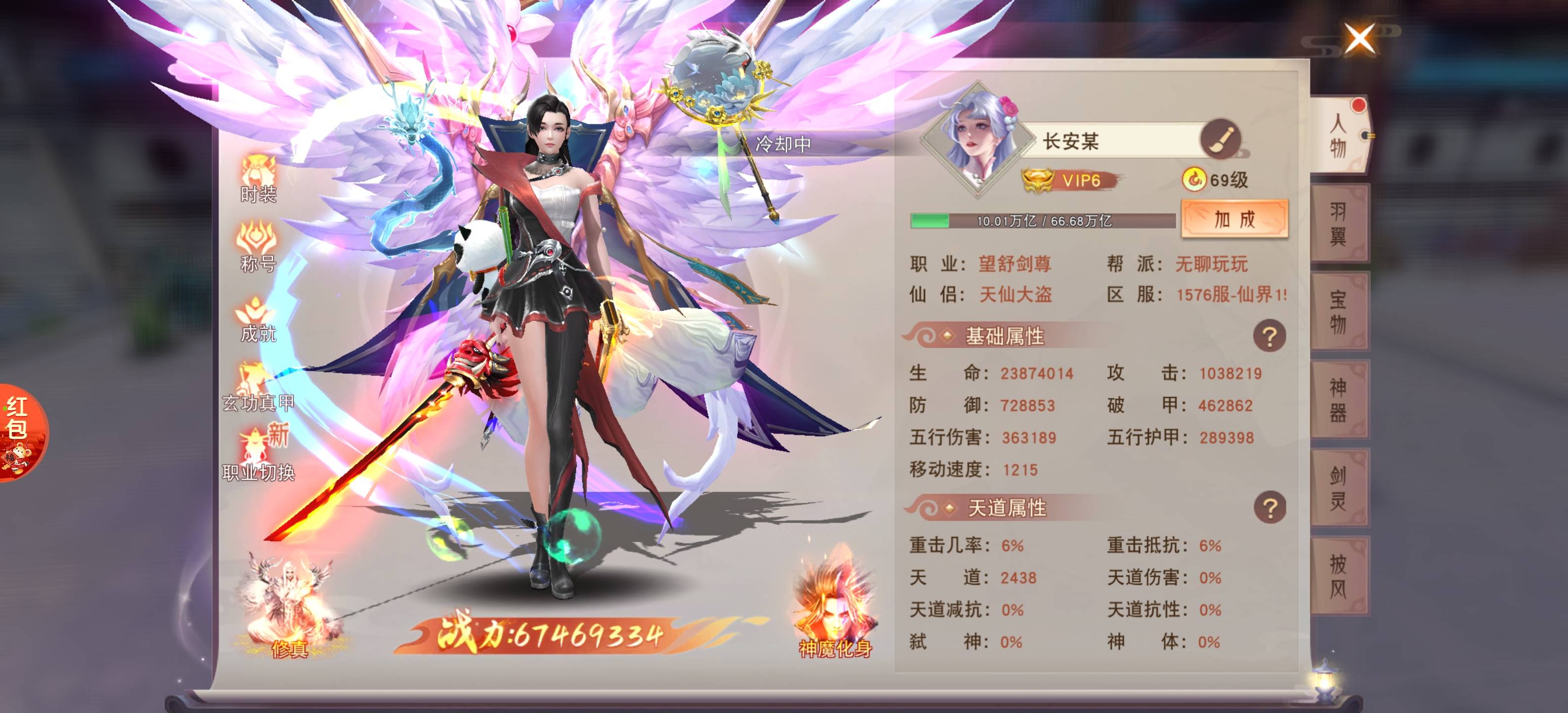1568x713 pixels.
Task: View the 成就 achievements
Action: [258, 318]
